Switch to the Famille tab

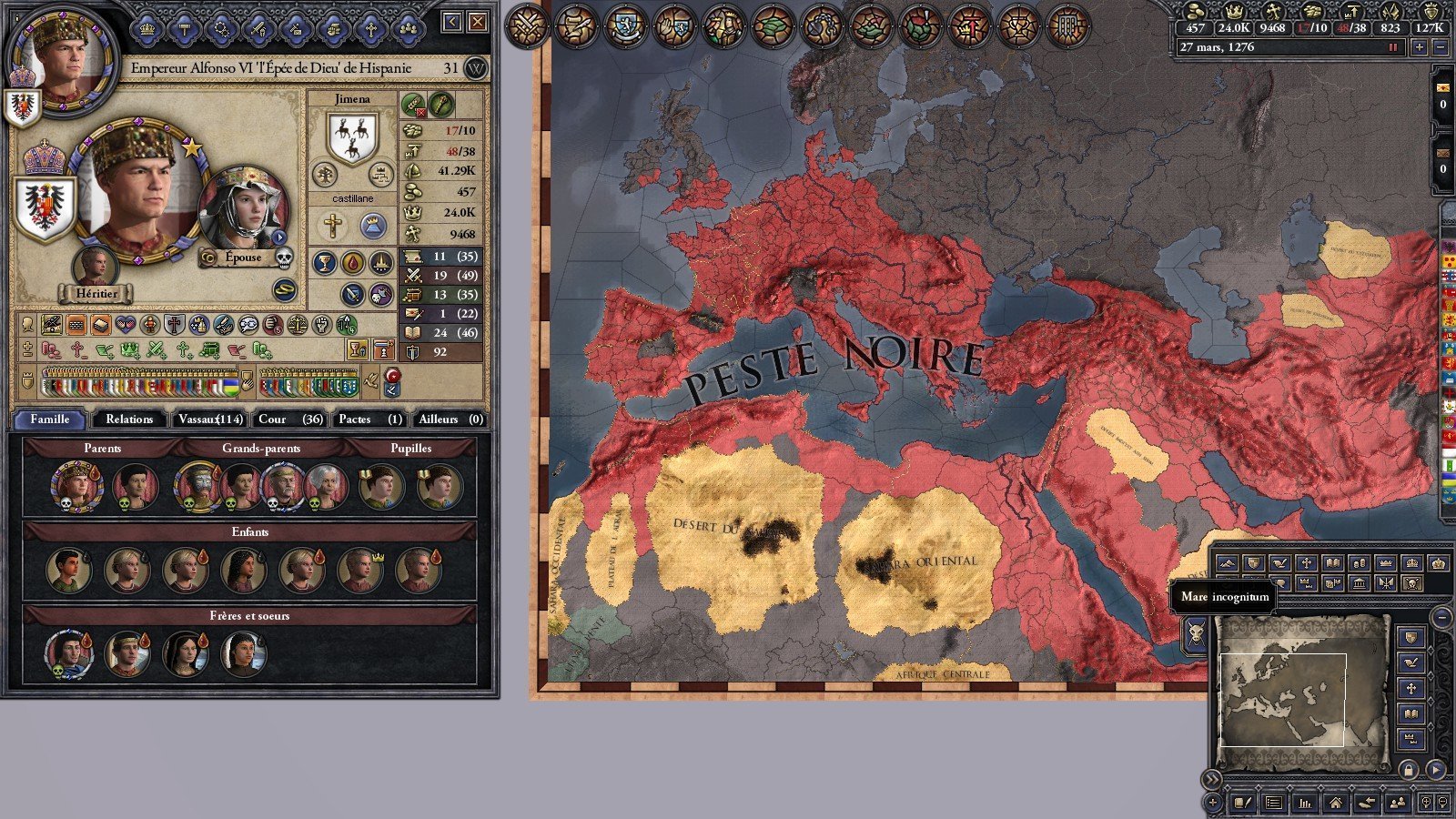click(x=50, y=420)
